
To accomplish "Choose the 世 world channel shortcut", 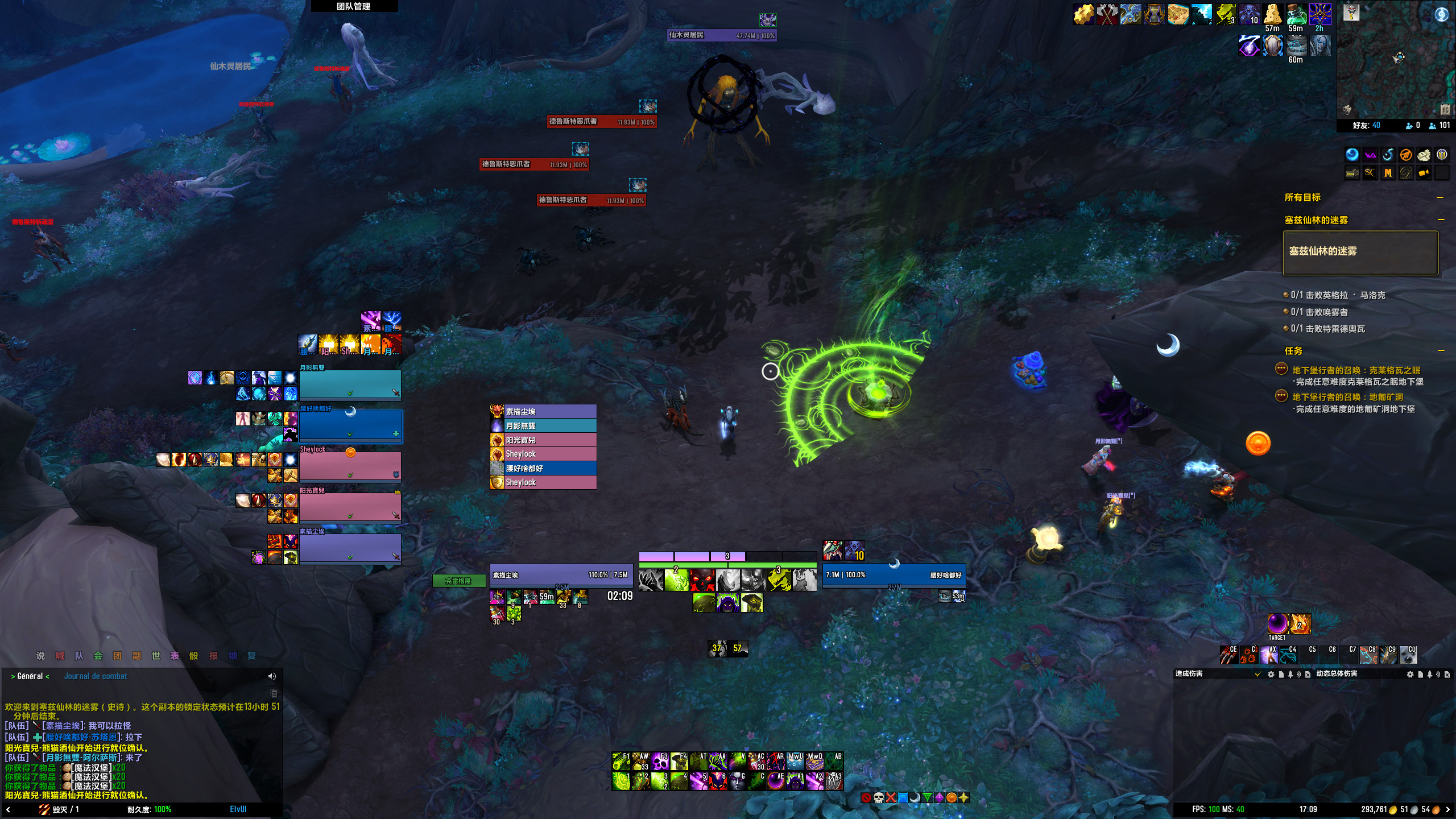I will 156,656.
